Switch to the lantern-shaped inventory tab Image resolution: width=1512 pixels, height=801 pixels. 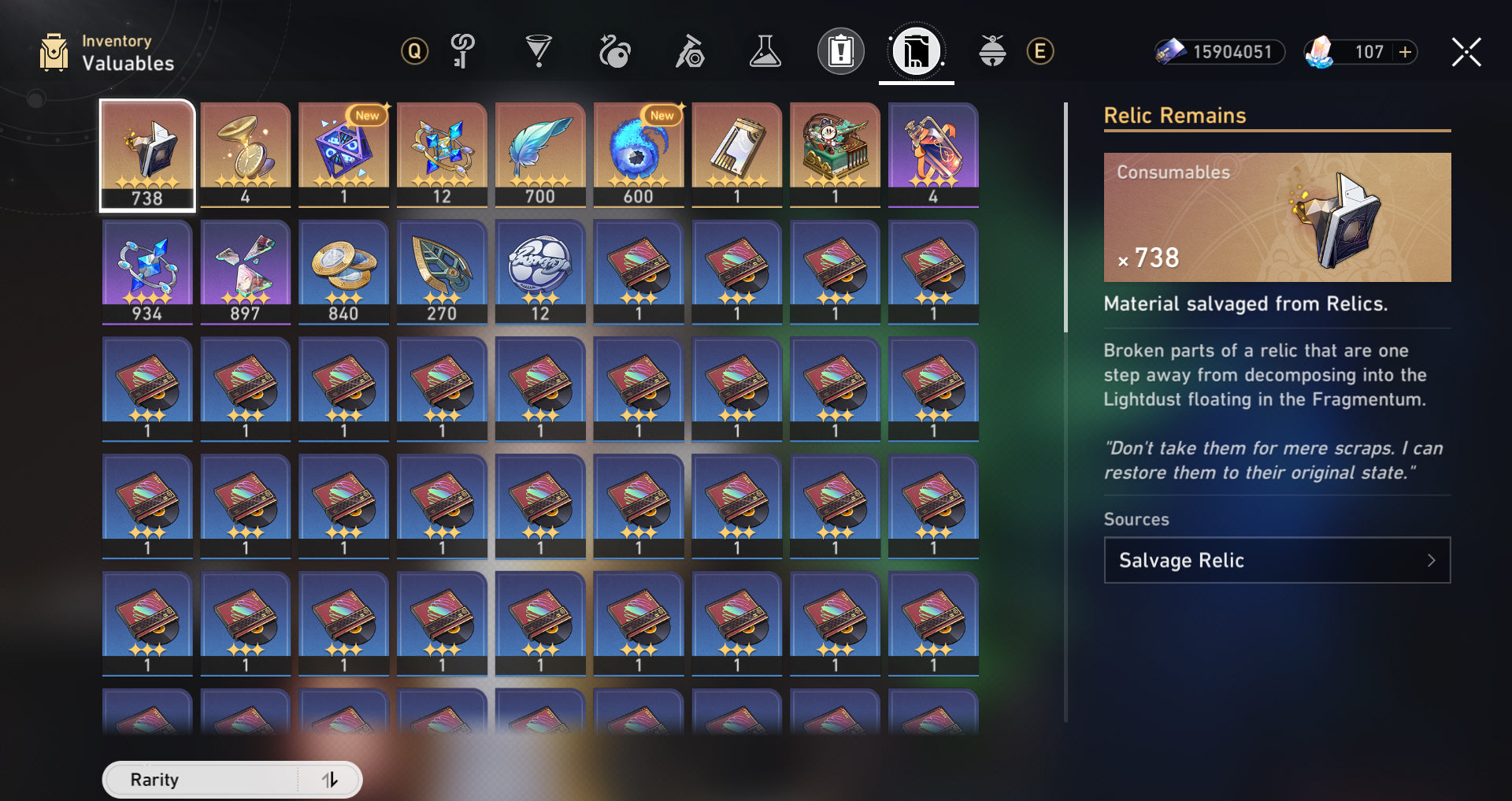pyautogui.click(x=992, y=52)
